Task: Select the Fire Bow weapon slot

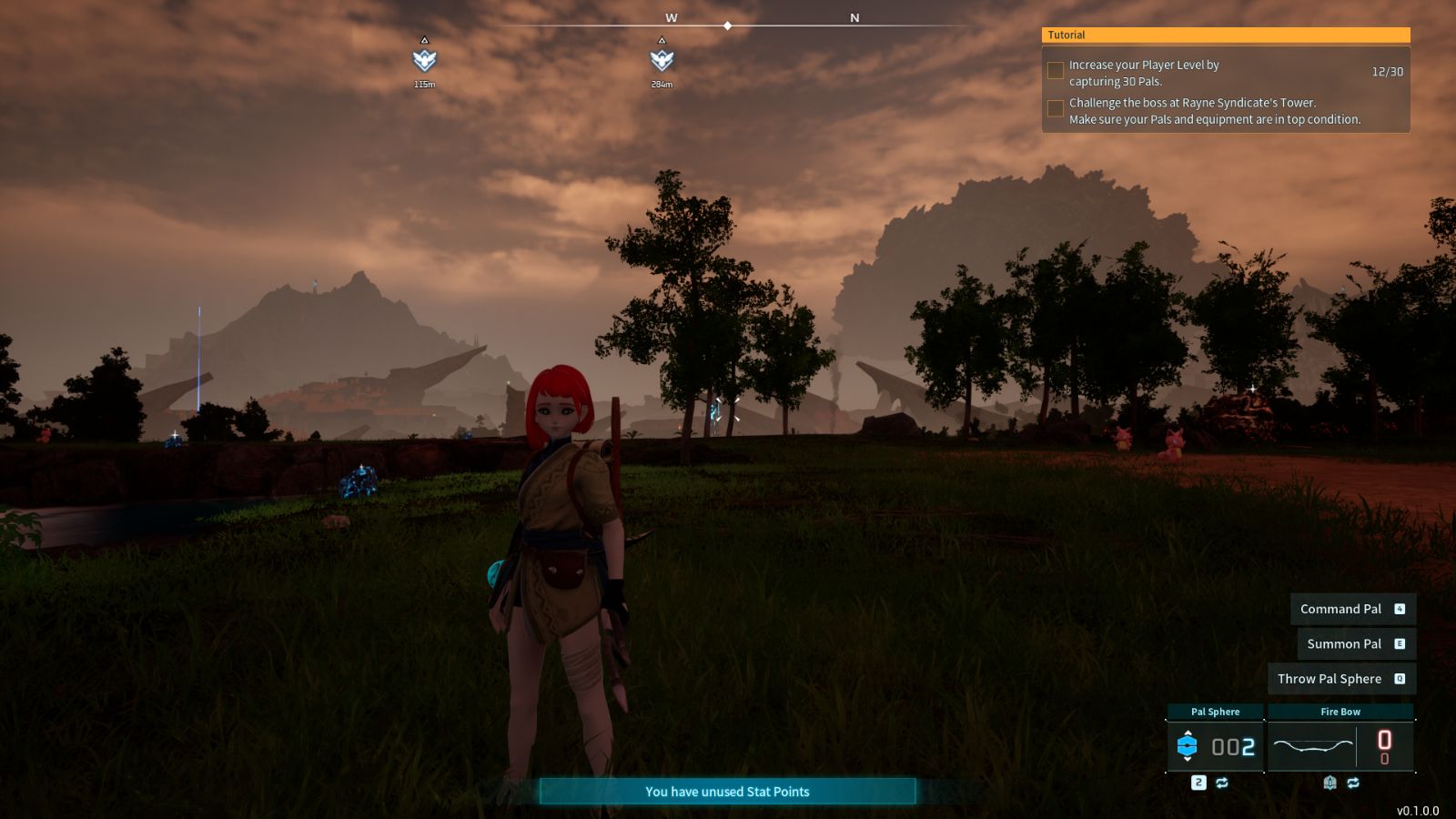Action: tap(1340, 746)
